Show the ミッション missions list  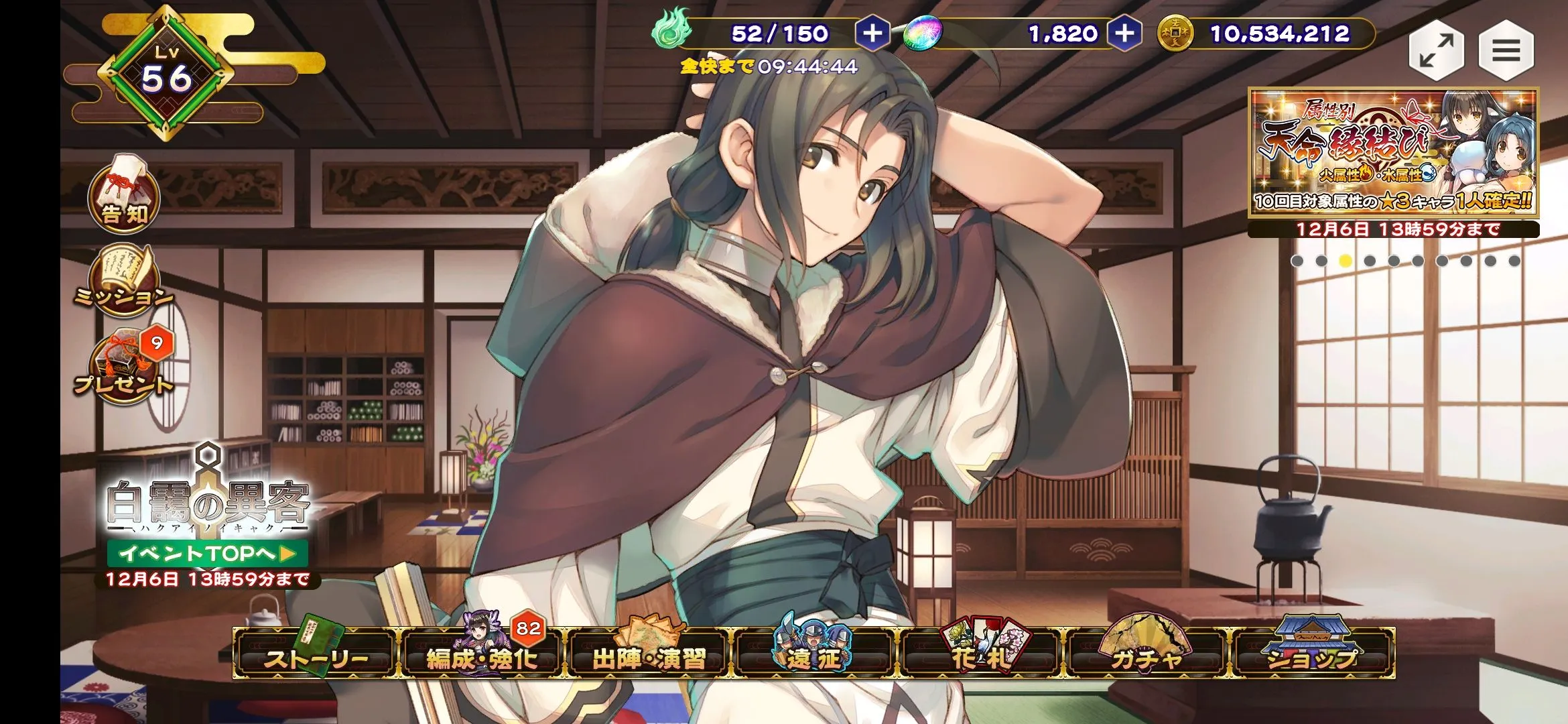tap(124, 282)
